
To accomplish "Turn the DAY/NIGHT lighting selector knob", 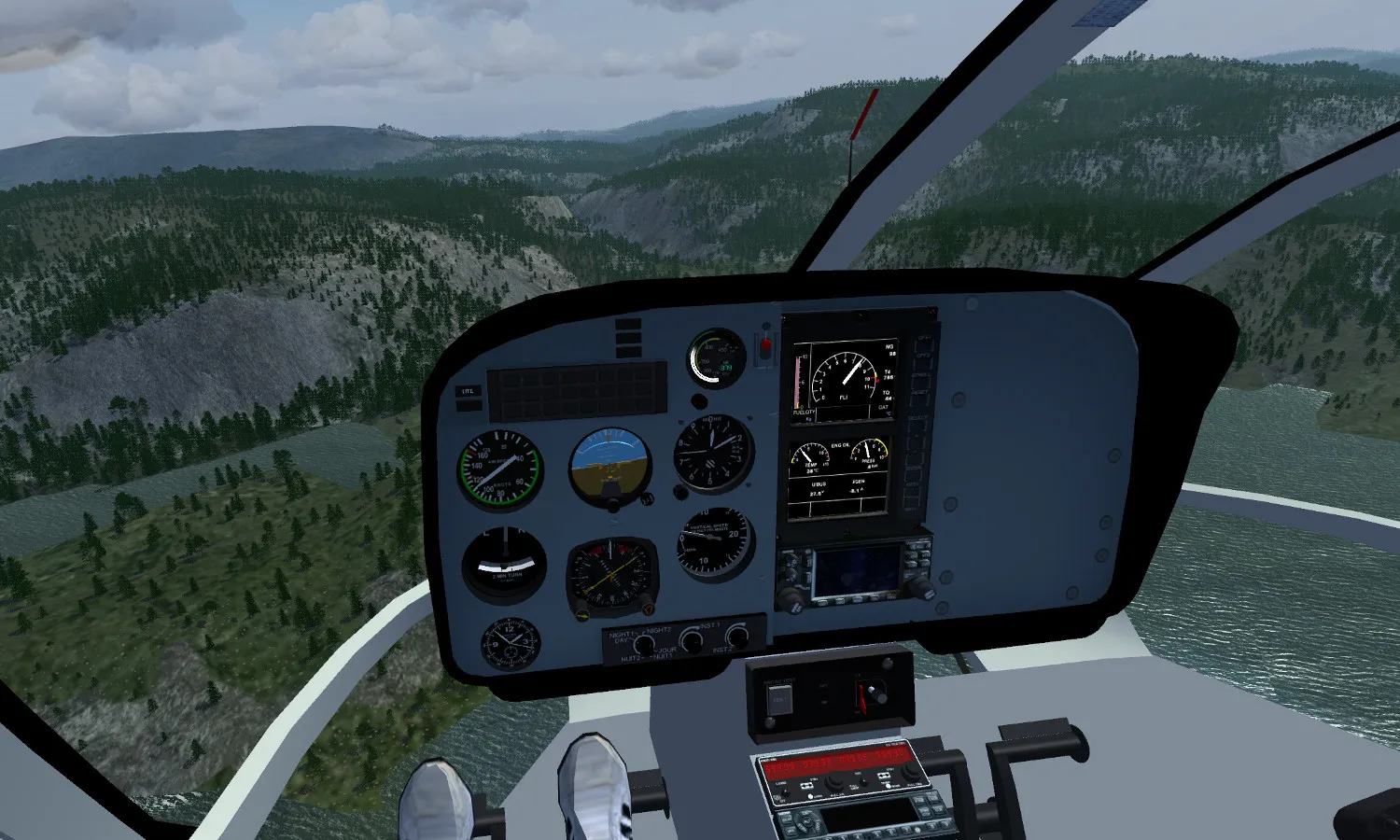I will point(644,643).
